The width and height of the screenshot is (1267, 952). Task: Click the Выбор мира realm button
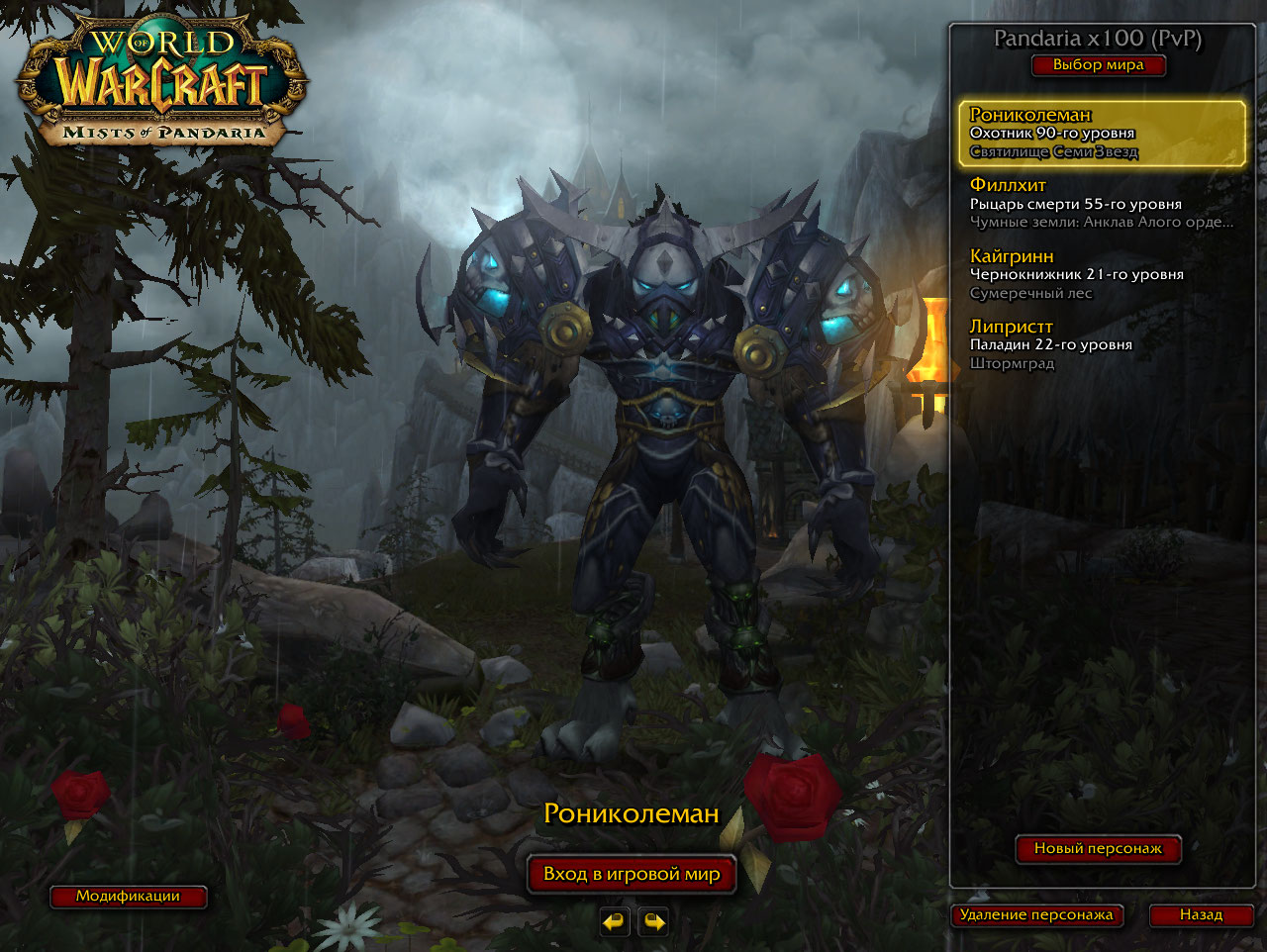pos(1098,65)
